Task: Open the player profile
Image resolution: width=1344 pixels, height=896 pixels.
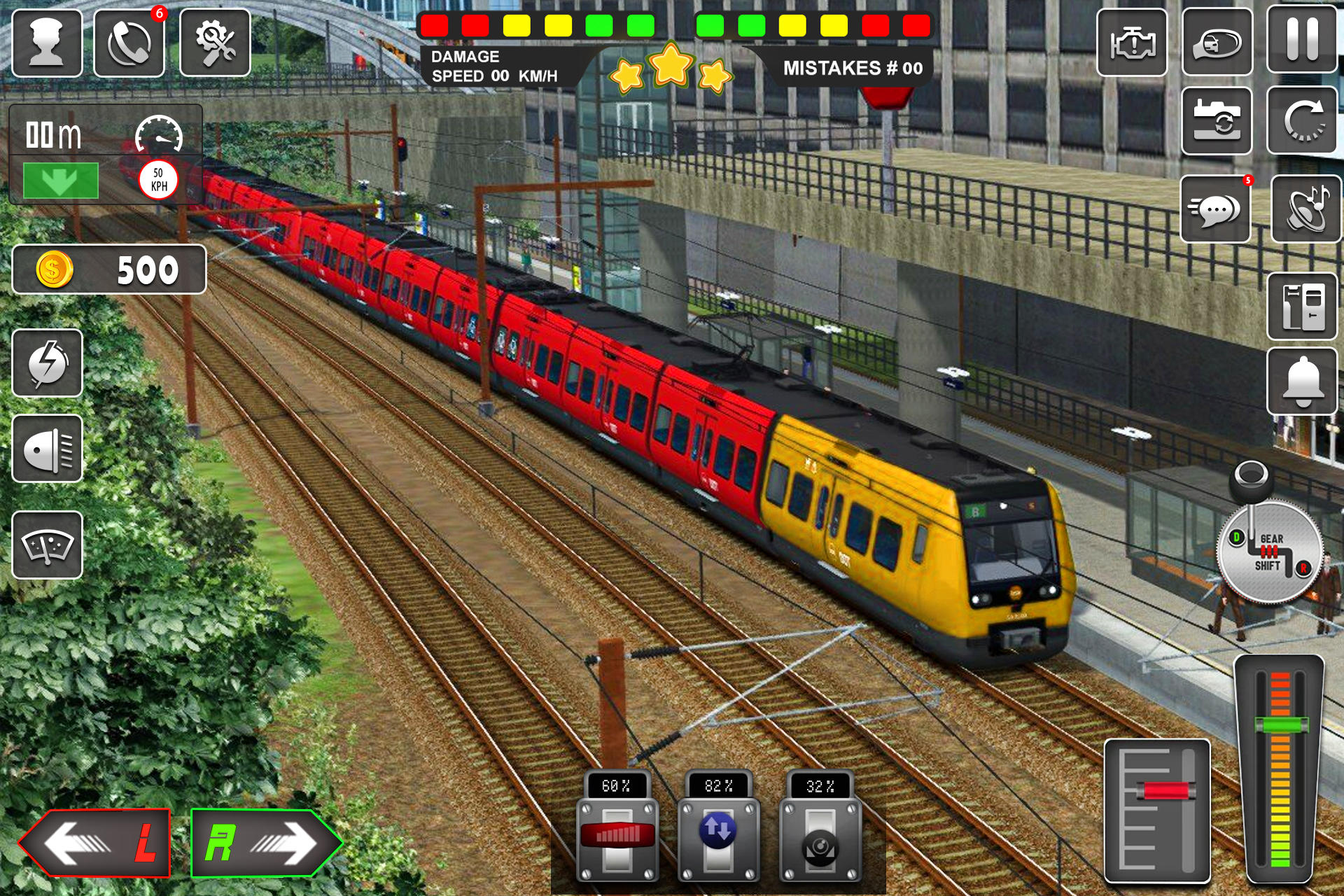Action: (x=48, y=42)
